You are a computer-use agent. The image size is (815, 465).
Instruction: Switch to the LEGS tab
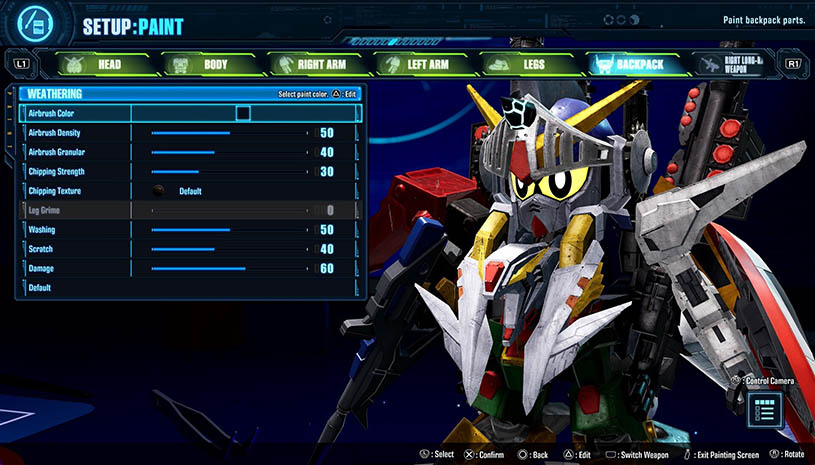pos(523,64)
